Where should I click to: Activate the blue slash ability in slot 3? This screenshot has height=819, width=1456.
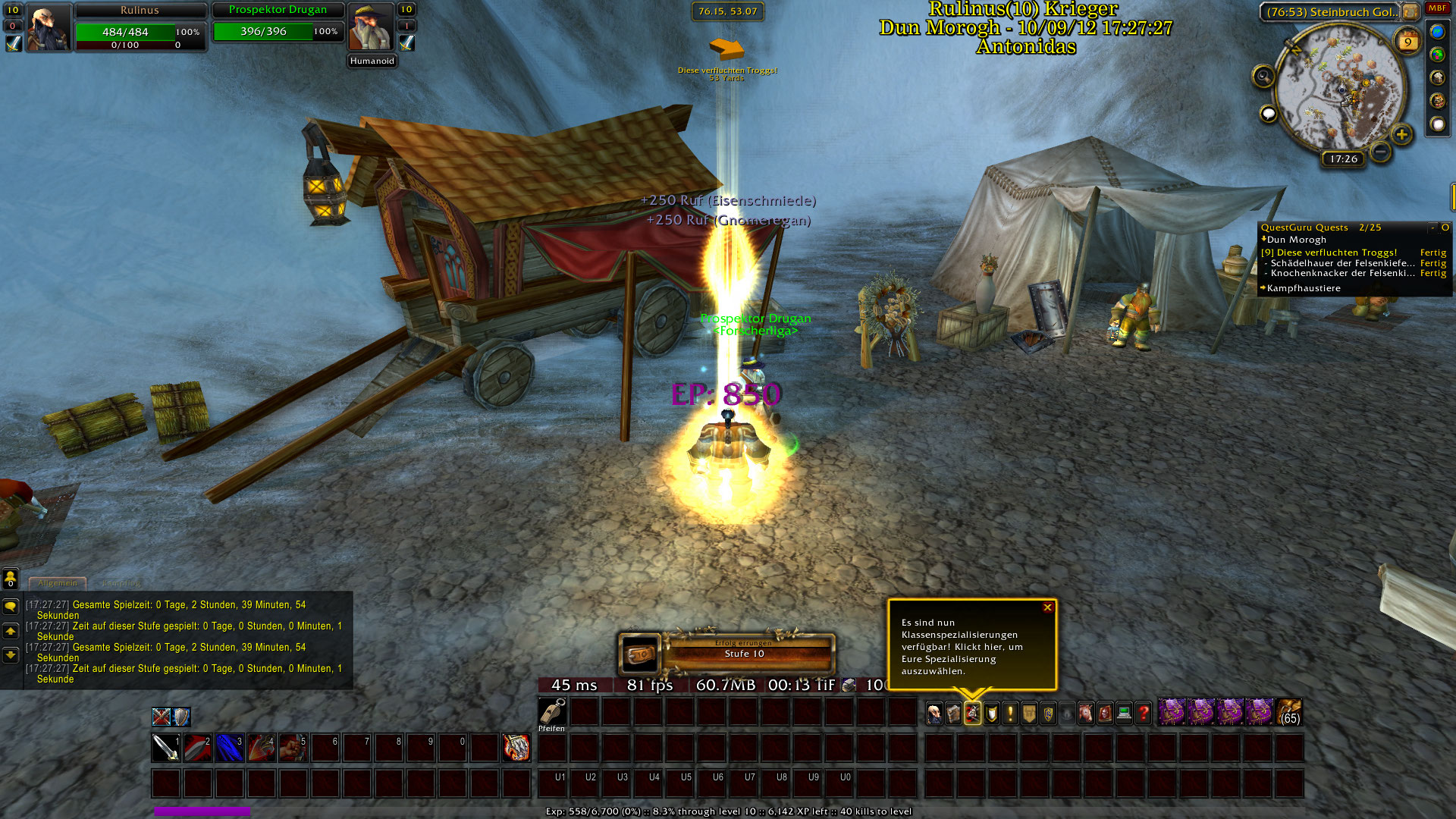(230, 748)
